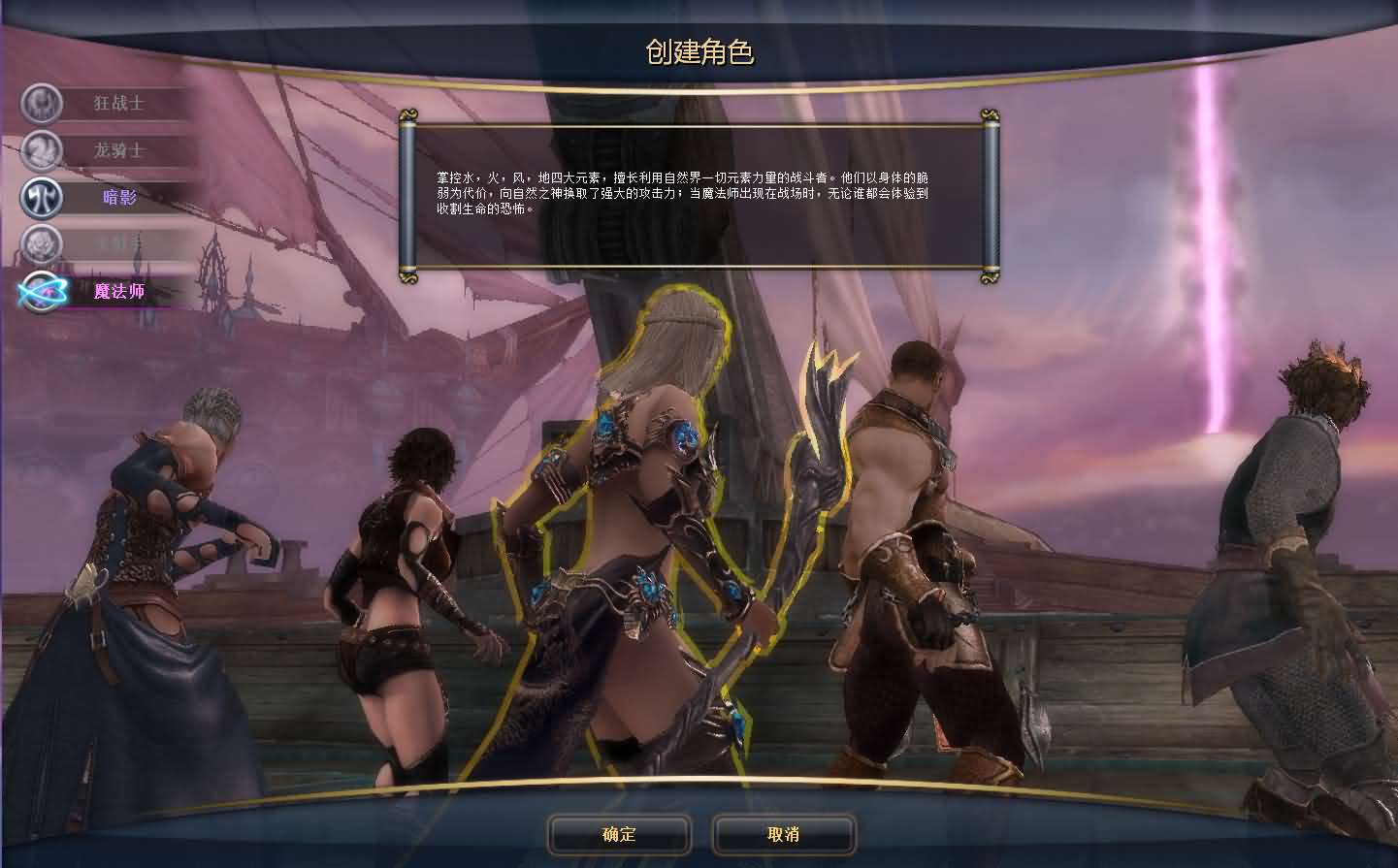Select the 狂战士 (Berserker) class icon
Screen dimensions: 1398x868
click(x=41, y=104)
